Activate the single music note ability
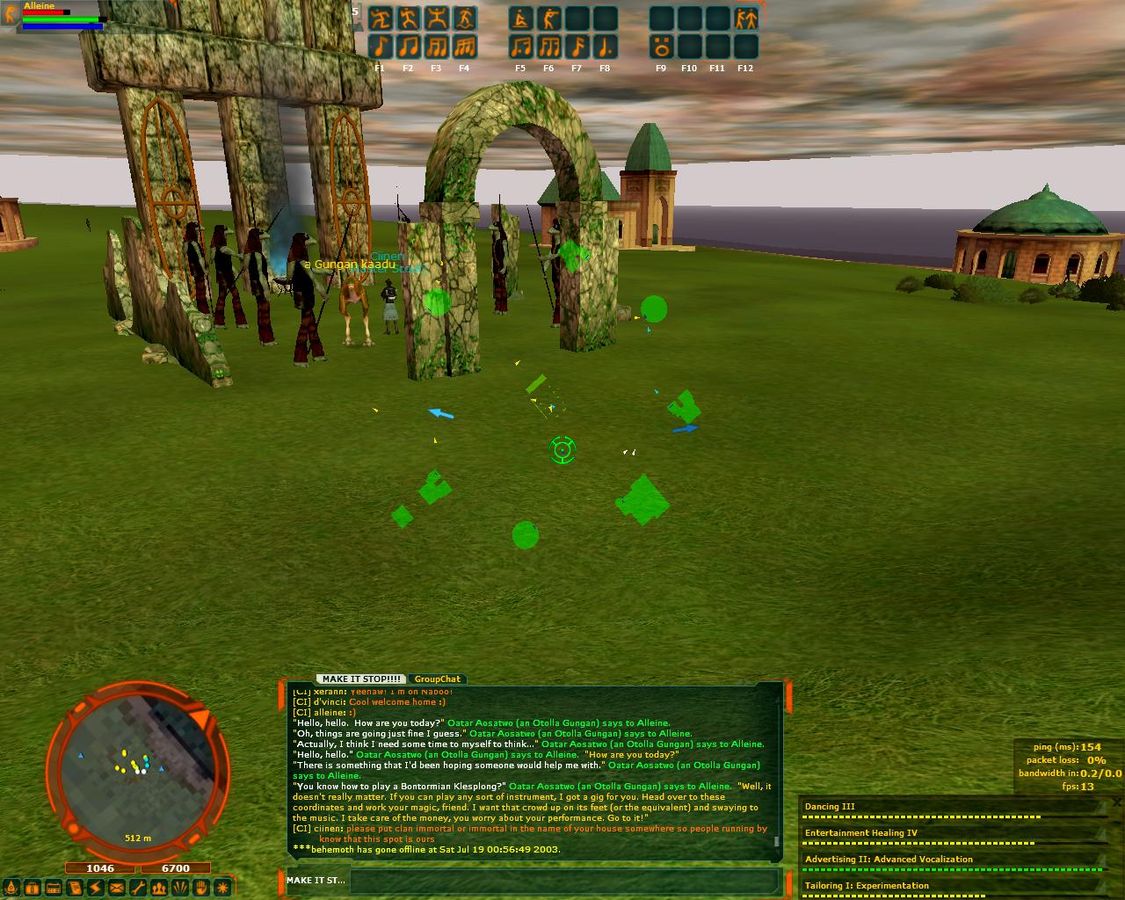 380,46
